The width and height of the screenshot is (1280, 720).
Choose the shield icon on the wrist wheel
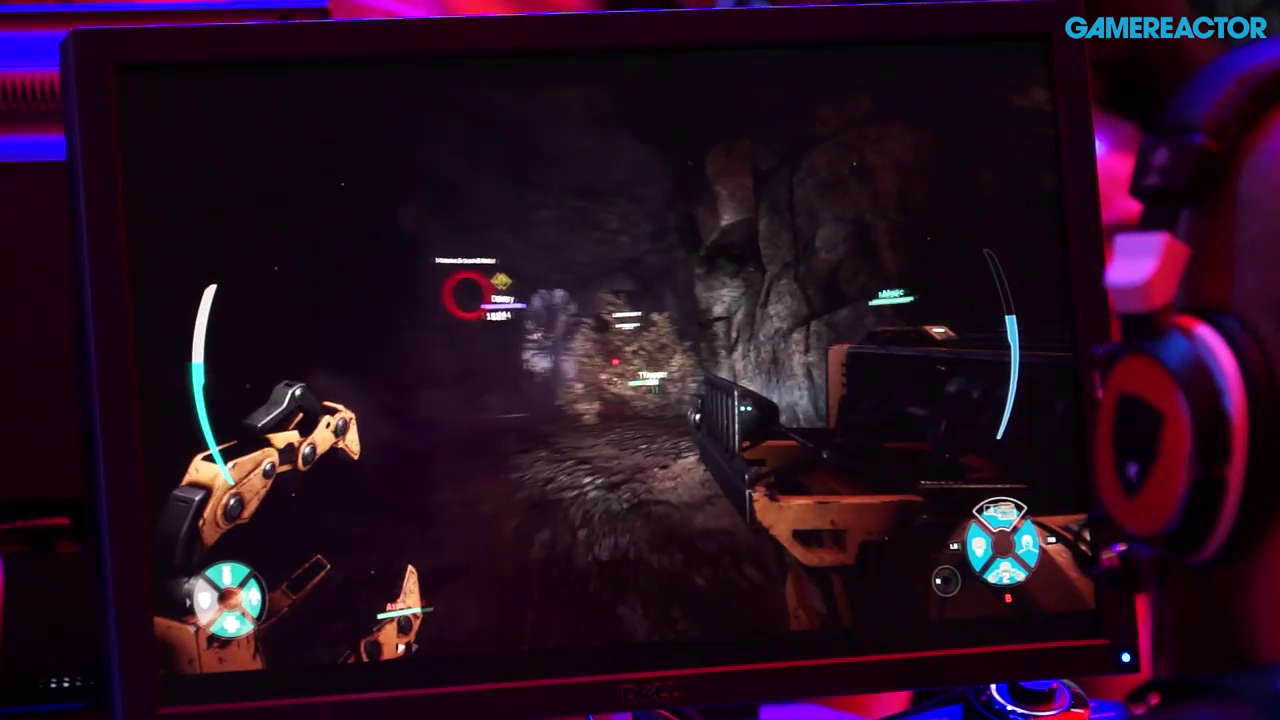[205, 600]
